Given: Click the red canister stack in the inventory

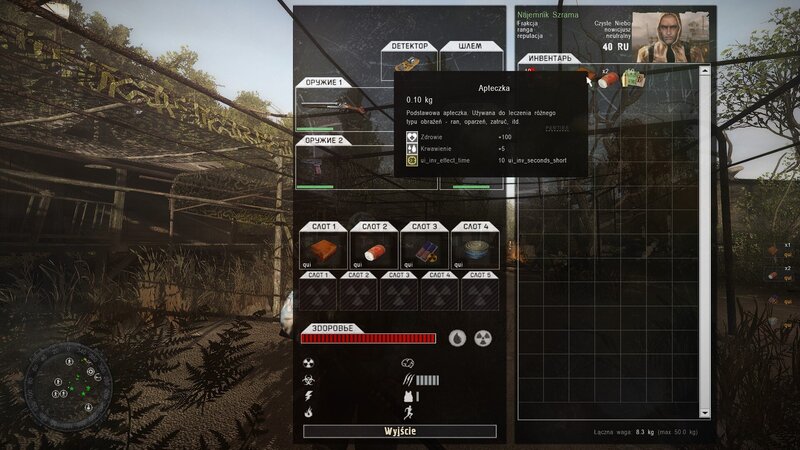Looking at the screenshot, I should [606, 80].
